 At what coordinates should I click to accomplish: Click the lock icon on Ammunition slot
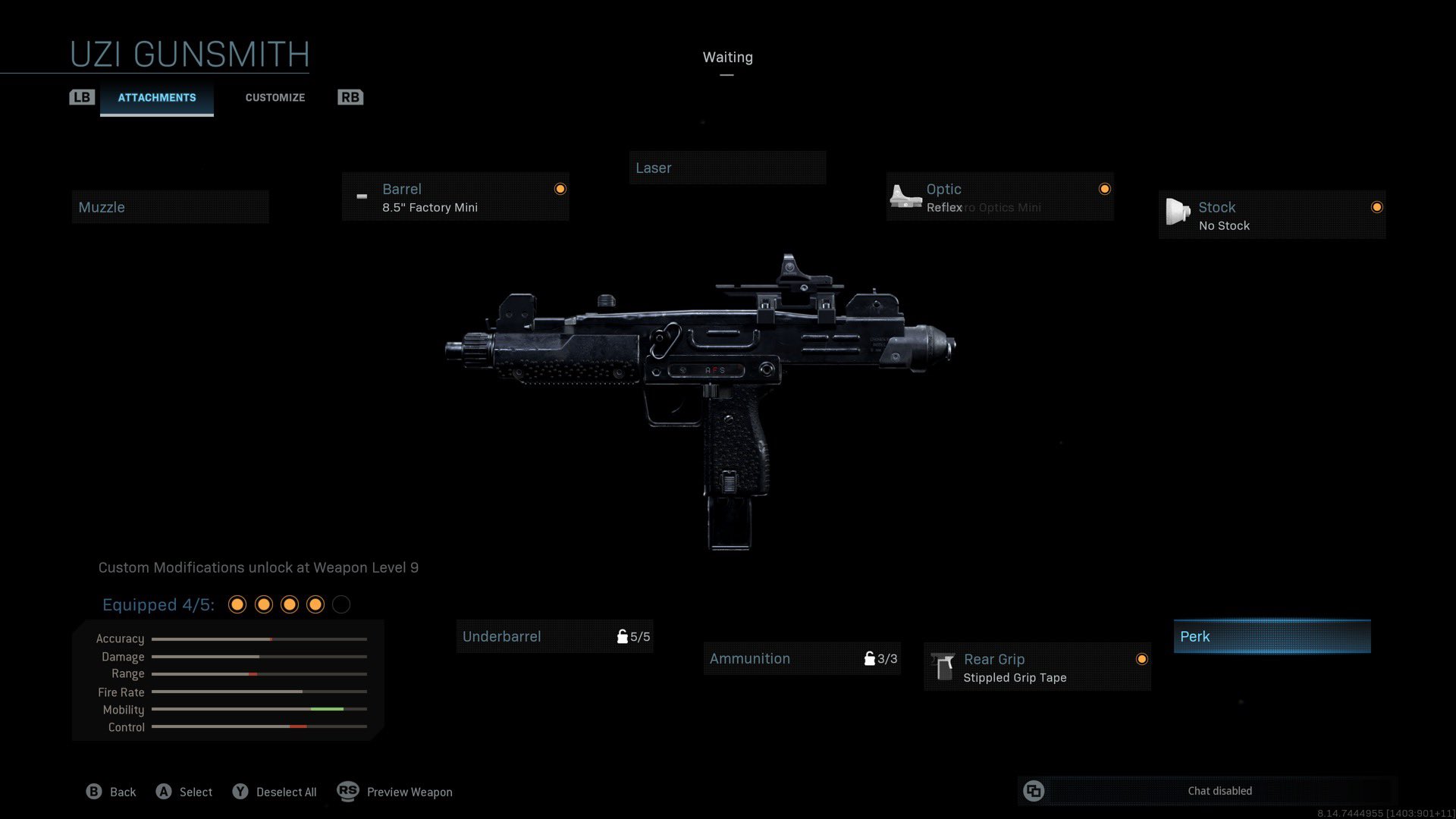(x=870, y=658)
